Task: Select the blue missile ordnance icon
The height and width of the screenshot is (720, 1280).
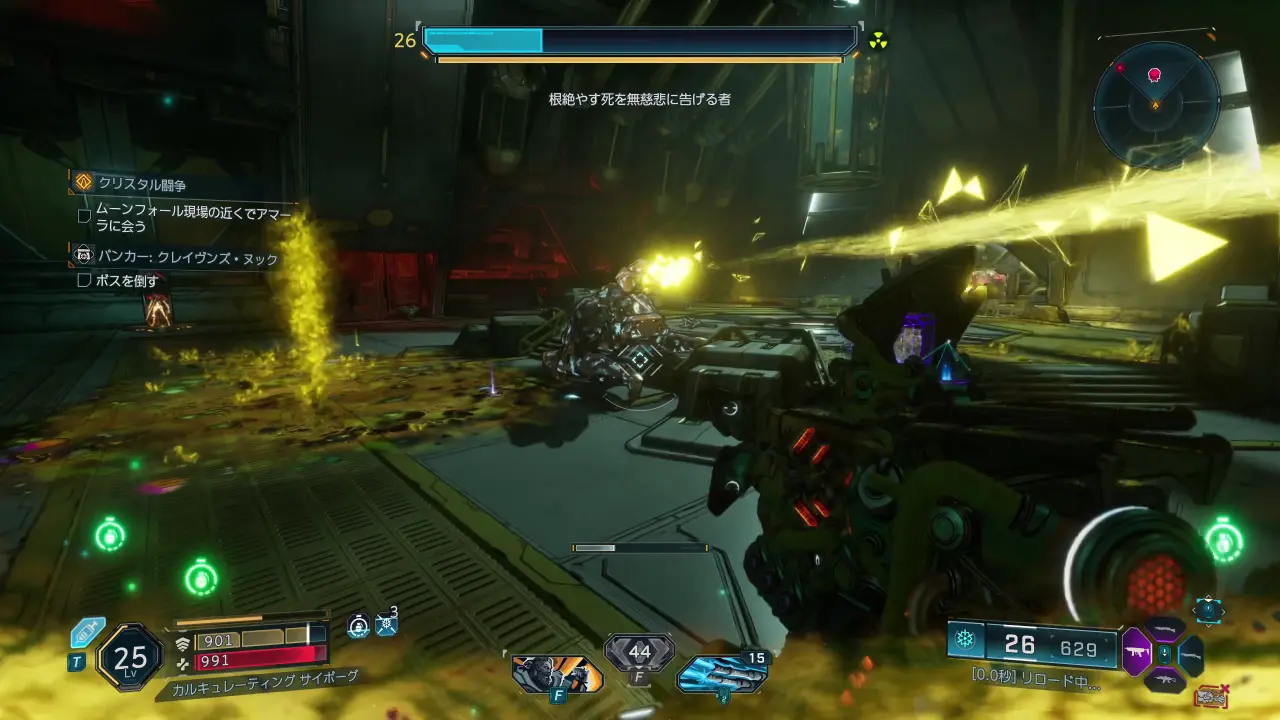Action: (721, 675)
